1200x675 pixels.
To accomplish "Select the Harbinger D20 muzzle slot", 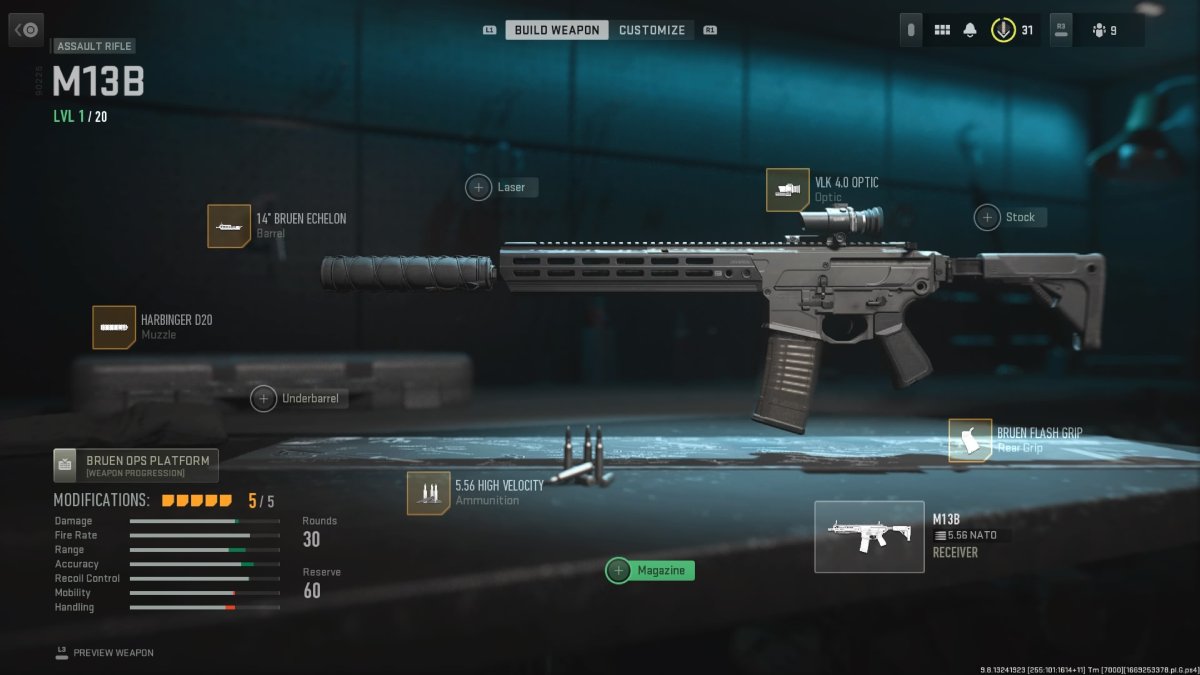I will point(114,327).
